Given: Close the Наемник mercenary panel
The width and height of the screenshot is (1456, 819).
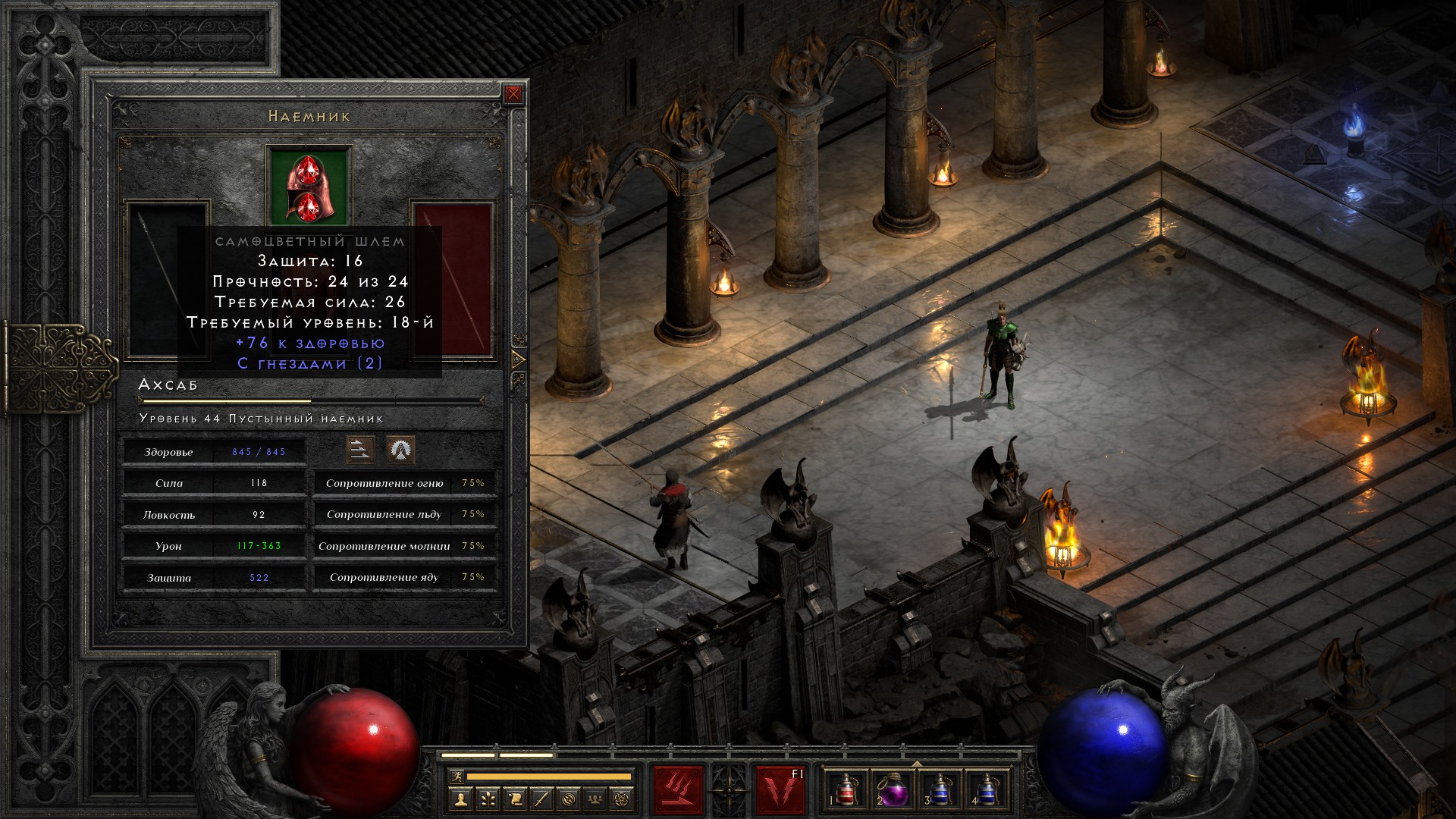Looking at the screenshot, I should point(513,94).
